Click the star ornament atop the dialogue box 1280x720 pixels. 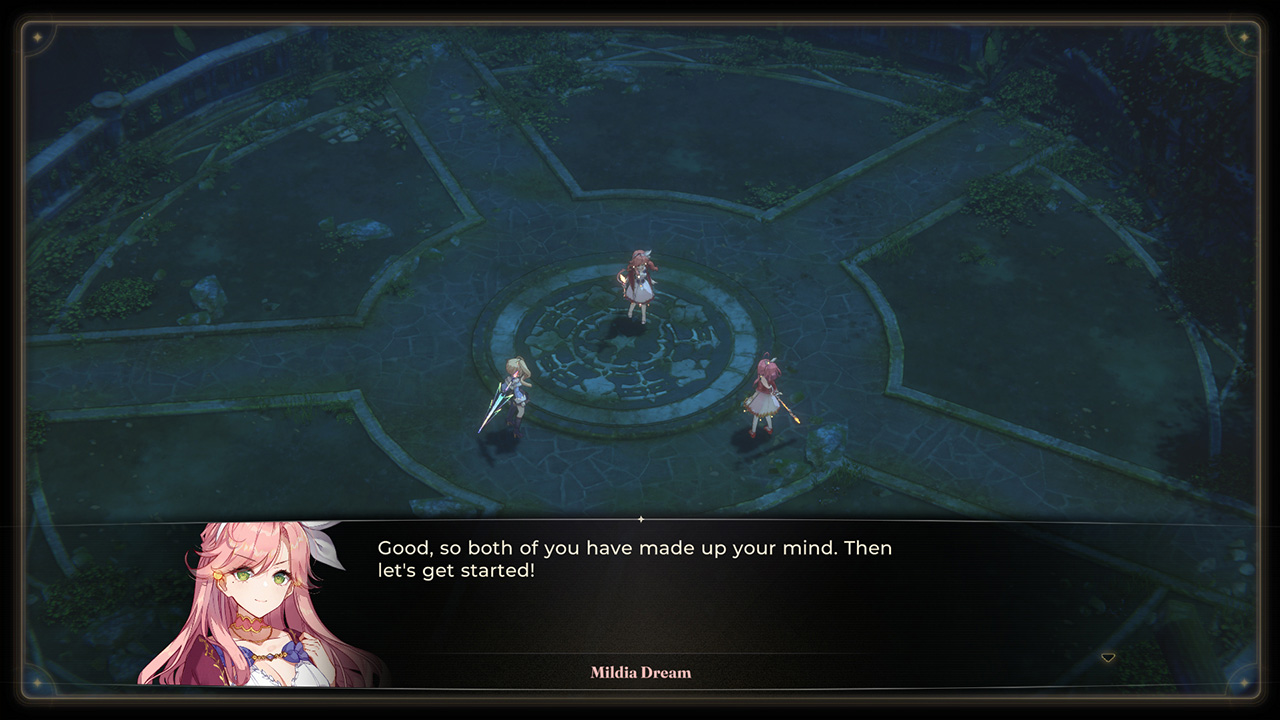[640, 519]
